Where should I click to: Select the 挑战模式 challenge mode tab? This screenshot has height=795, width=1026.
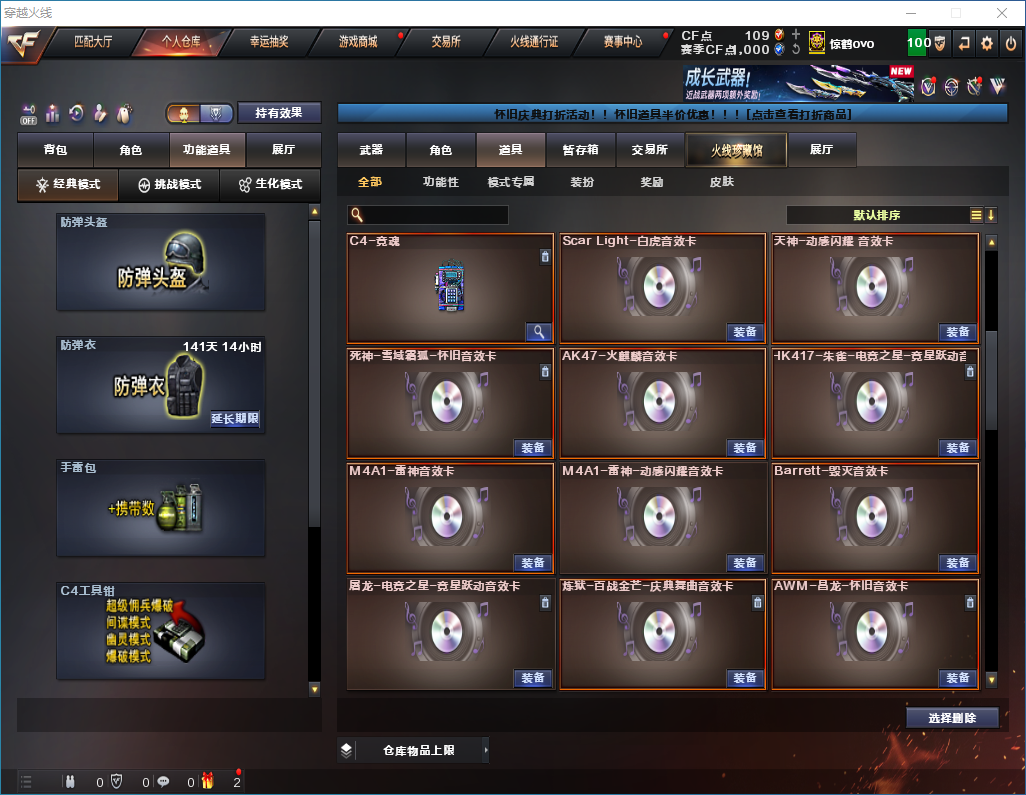(169, 185)
